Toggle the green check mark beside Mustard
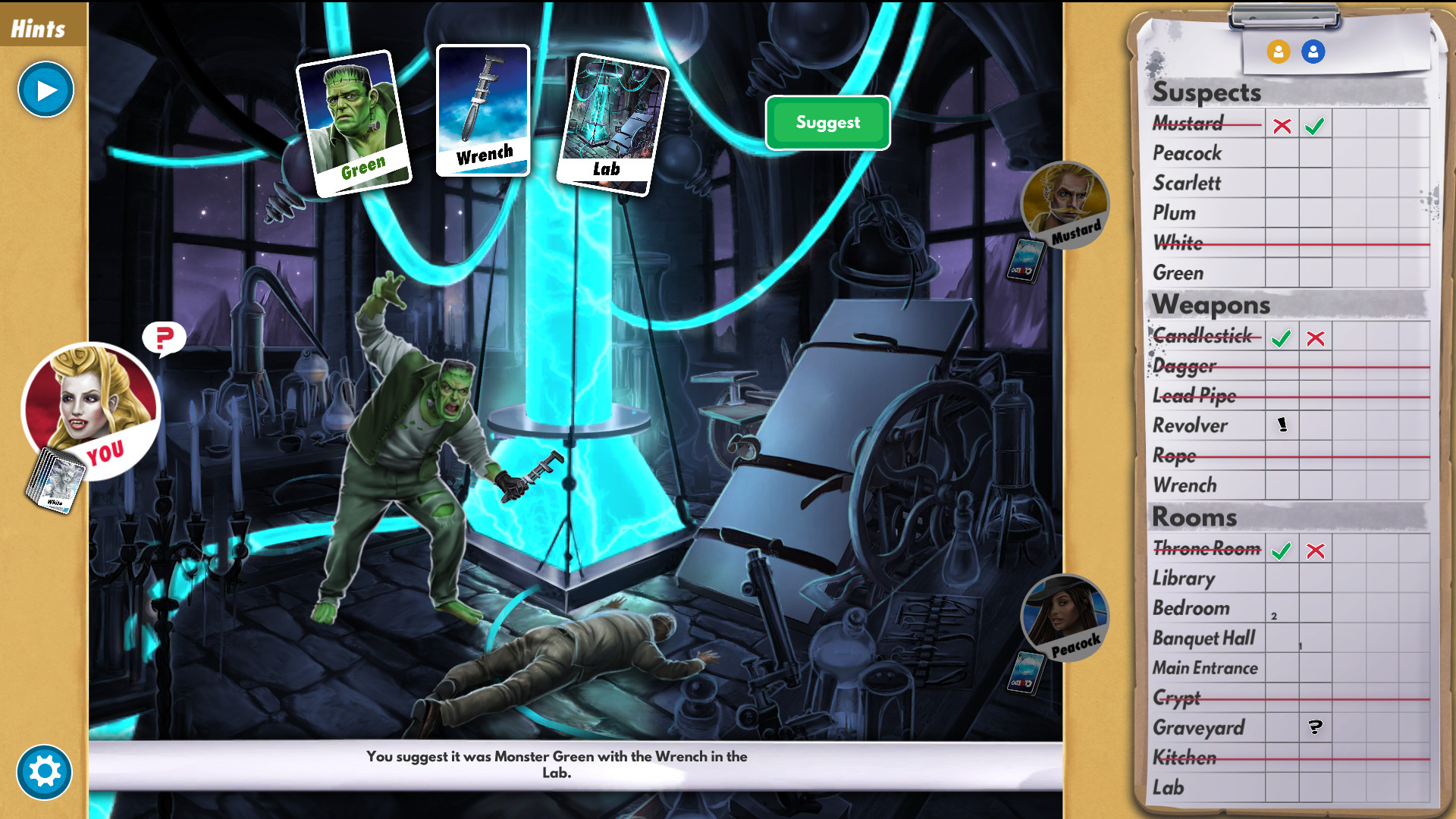Screen dimensions: 1456x819 click(1314, 125)
